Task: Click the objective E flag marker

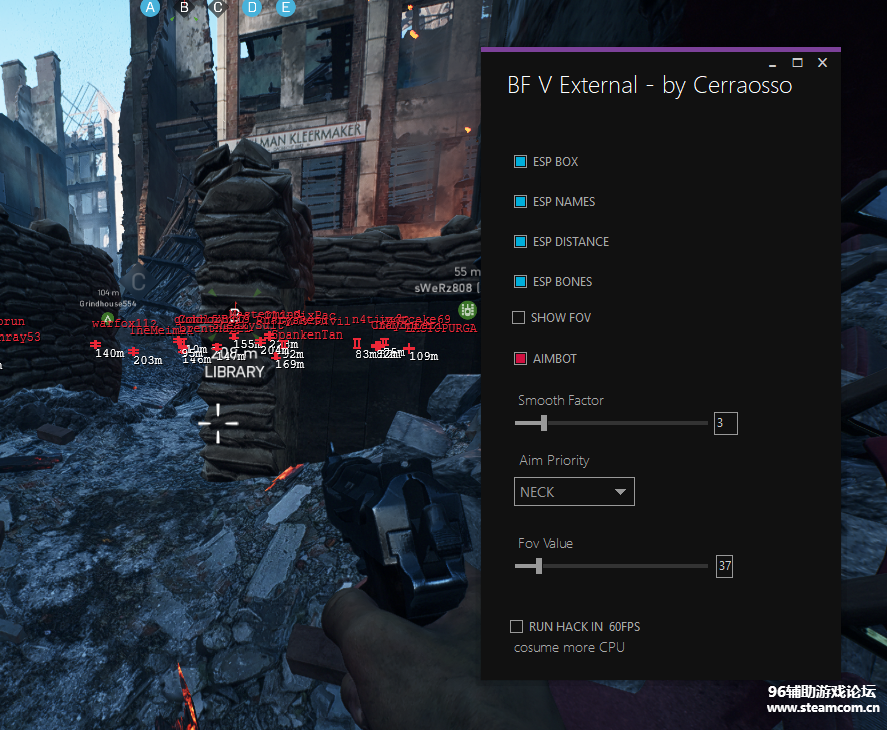Action: tap(286, 8)
